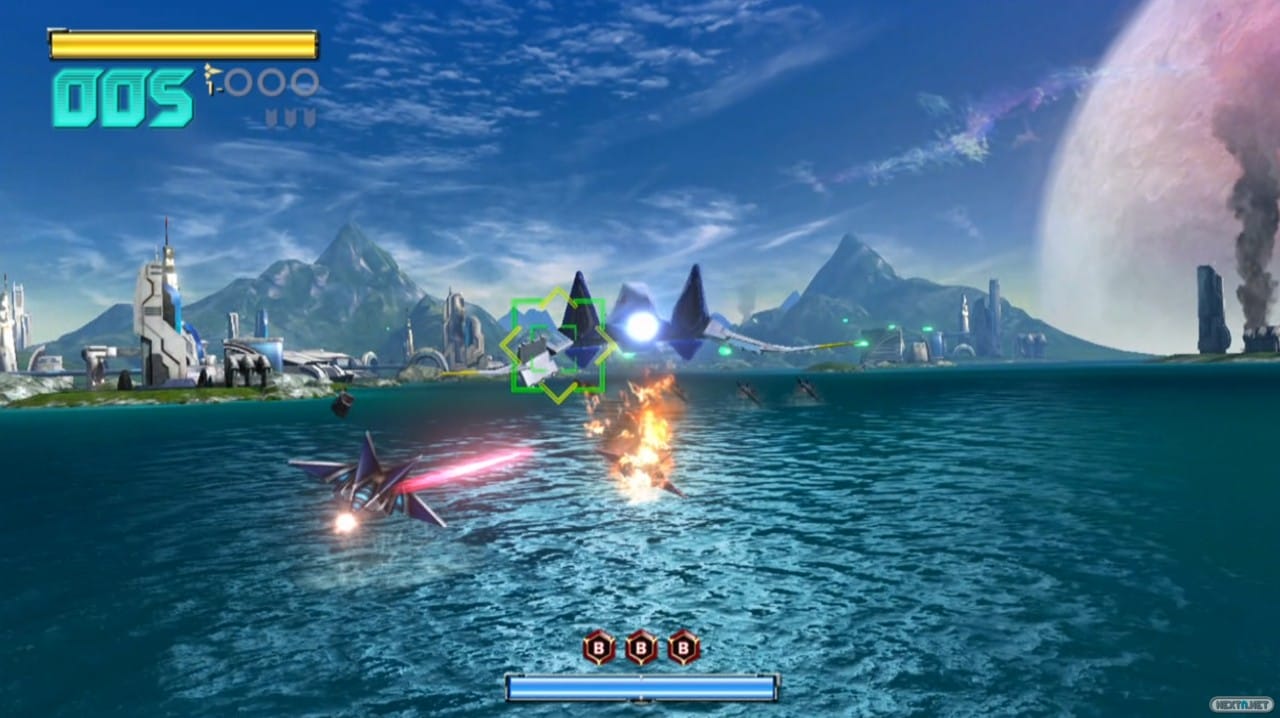Image resolution: width=1280 pixels, height=718 pixels.
Task: Select the middle smart bomb icon
Action: (641, 647)
